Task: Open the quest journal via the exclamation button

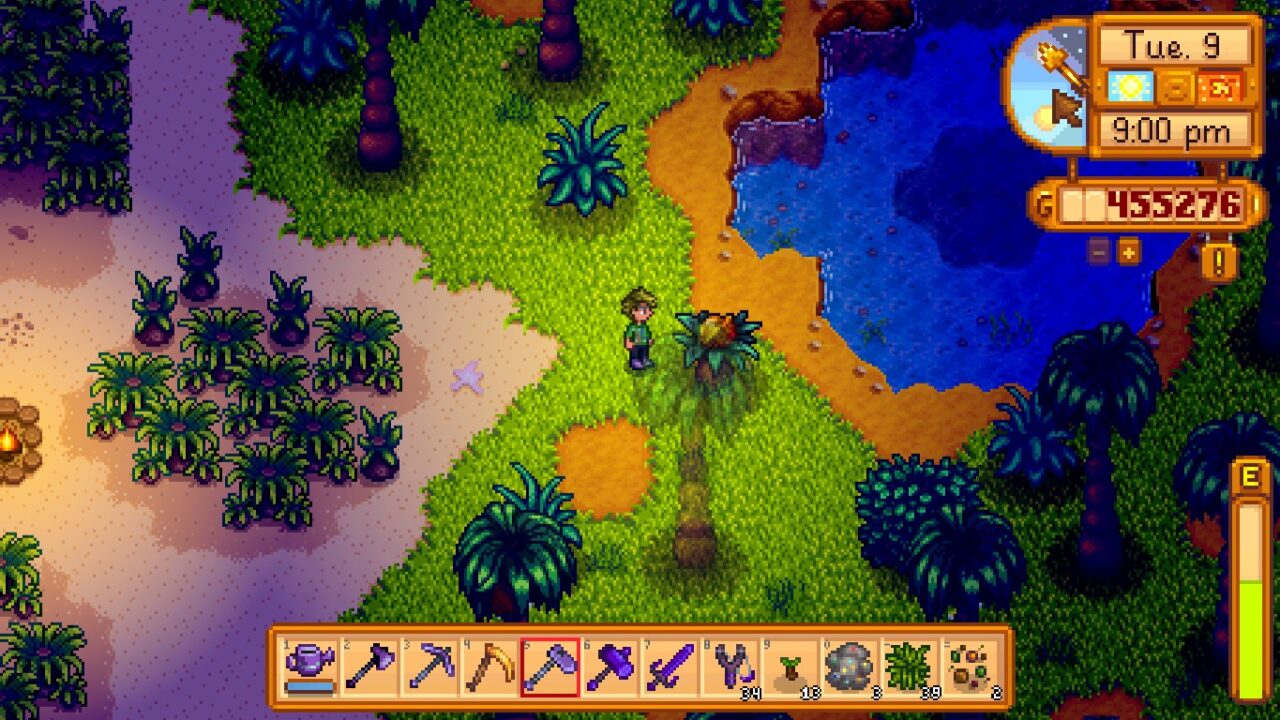Action: [1217, 257]
